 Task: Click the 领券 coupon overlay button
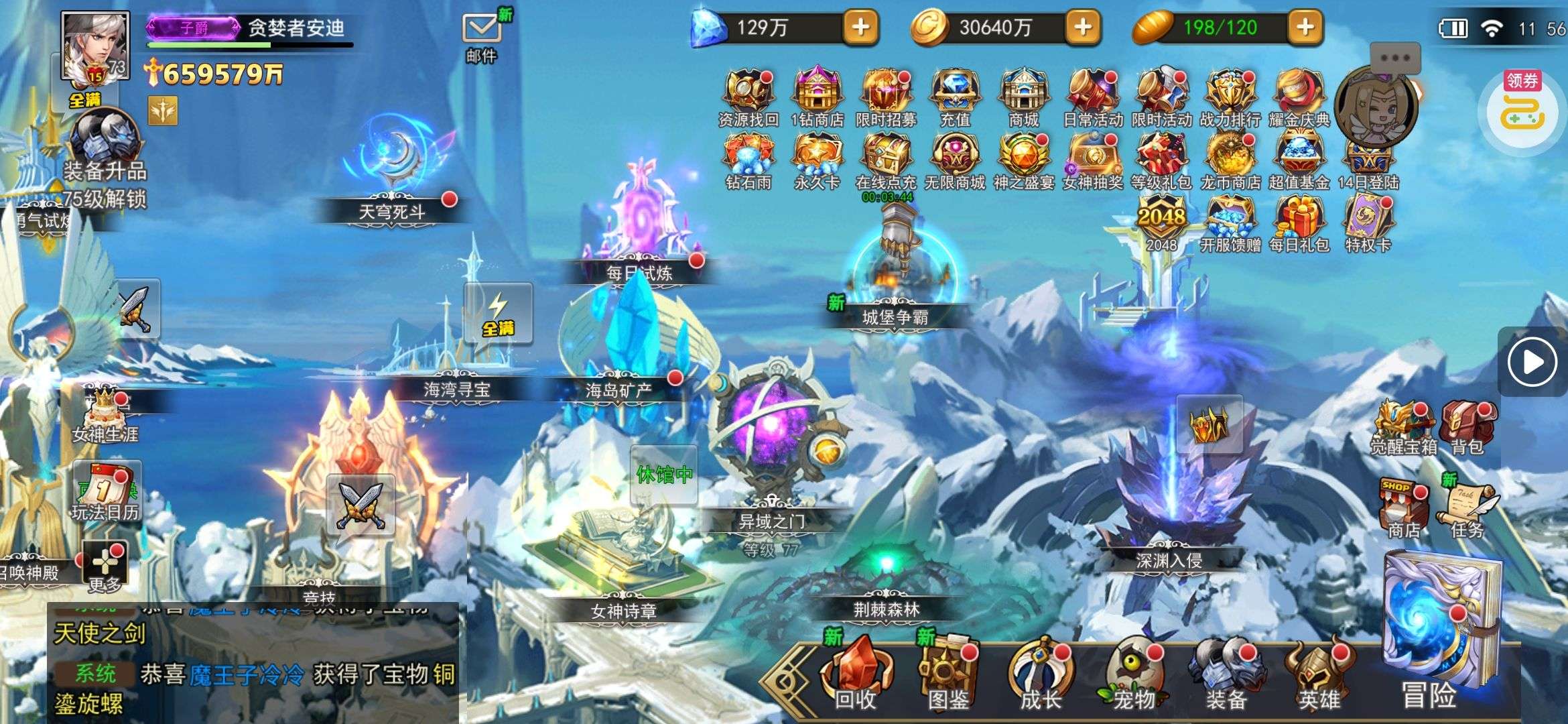pos(1522,107)
